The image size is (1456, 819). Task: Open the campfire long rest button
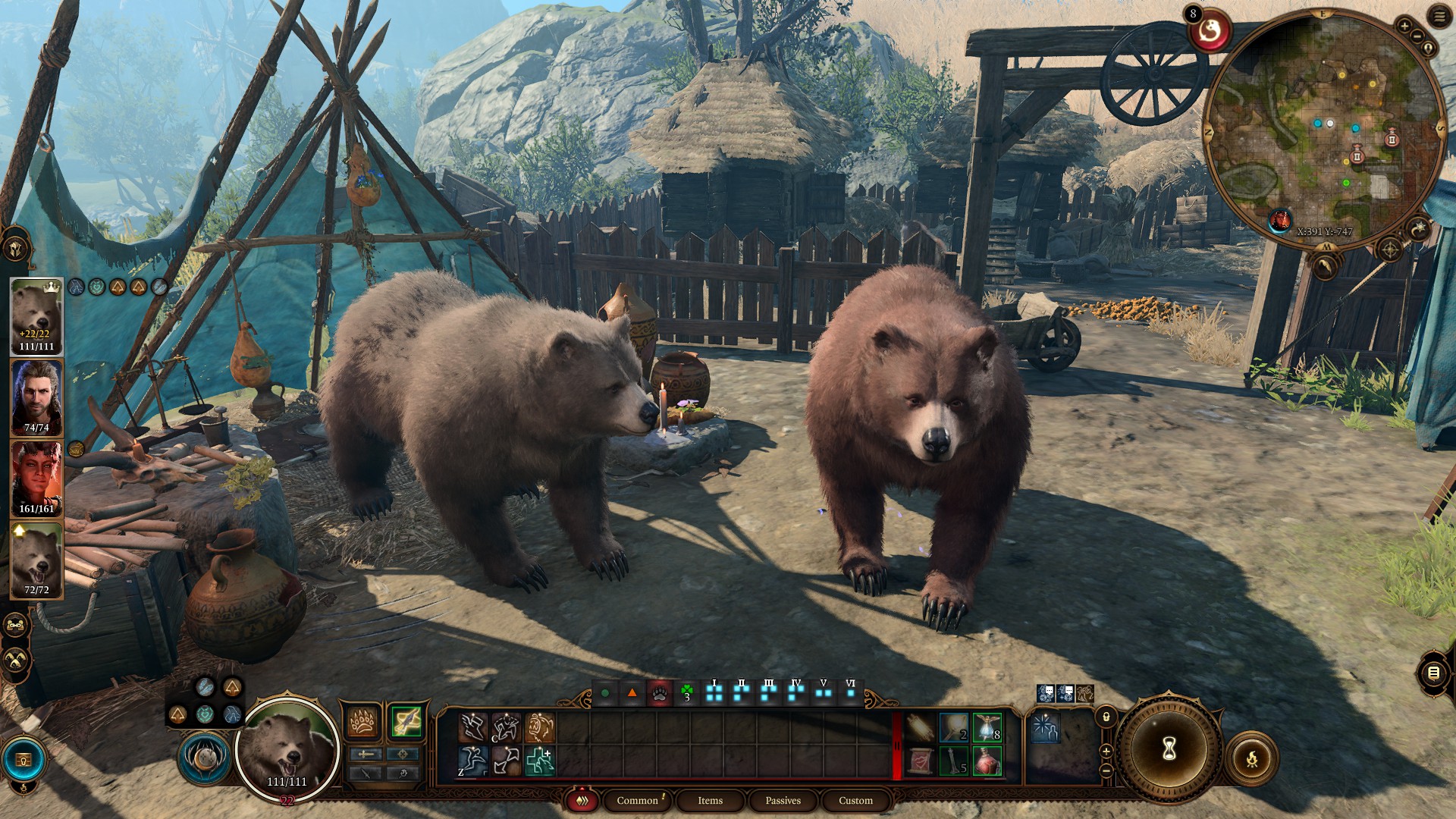tap(1251, 758)
